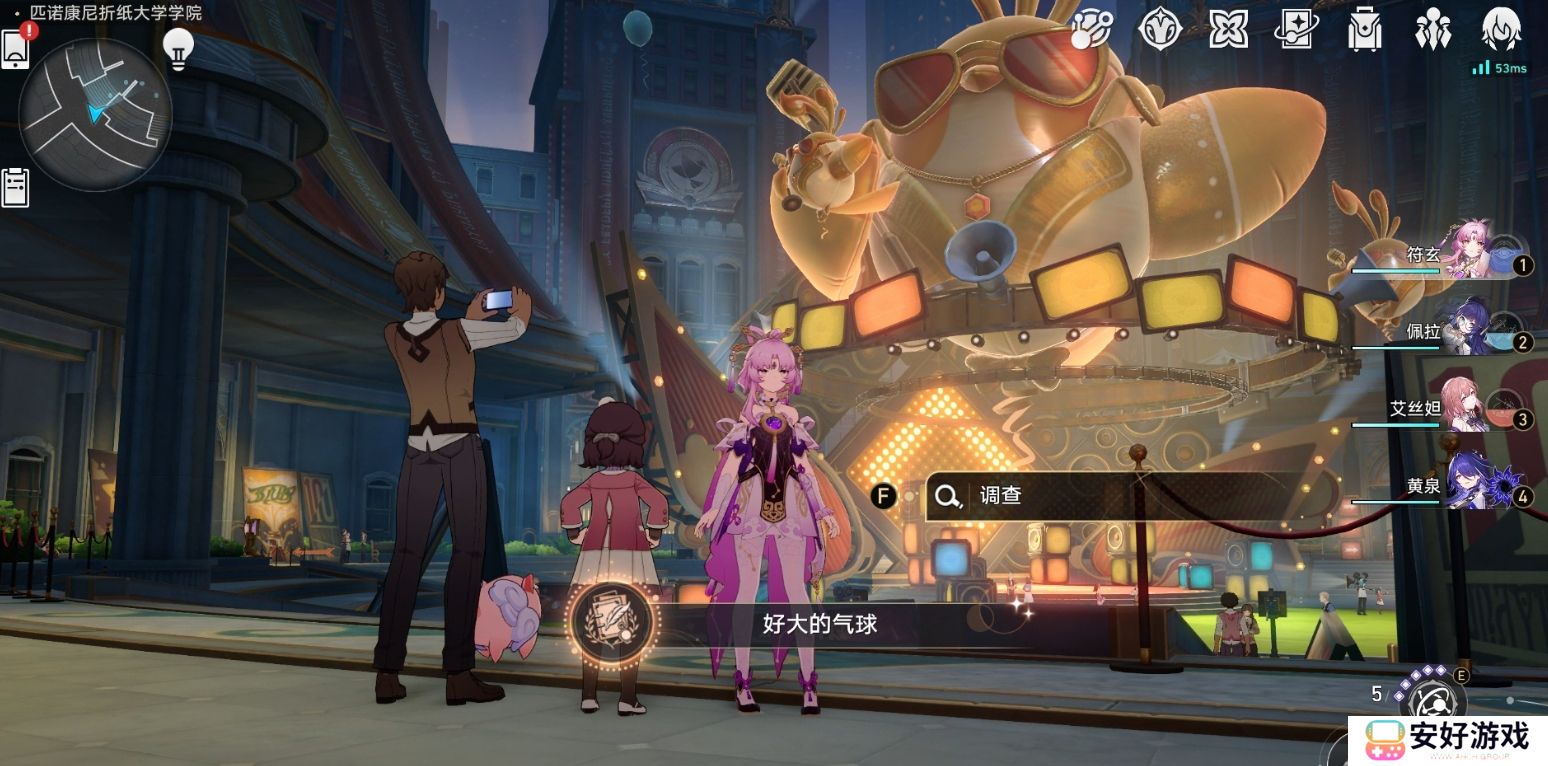Open the phone menu icon

click(16, 49)
